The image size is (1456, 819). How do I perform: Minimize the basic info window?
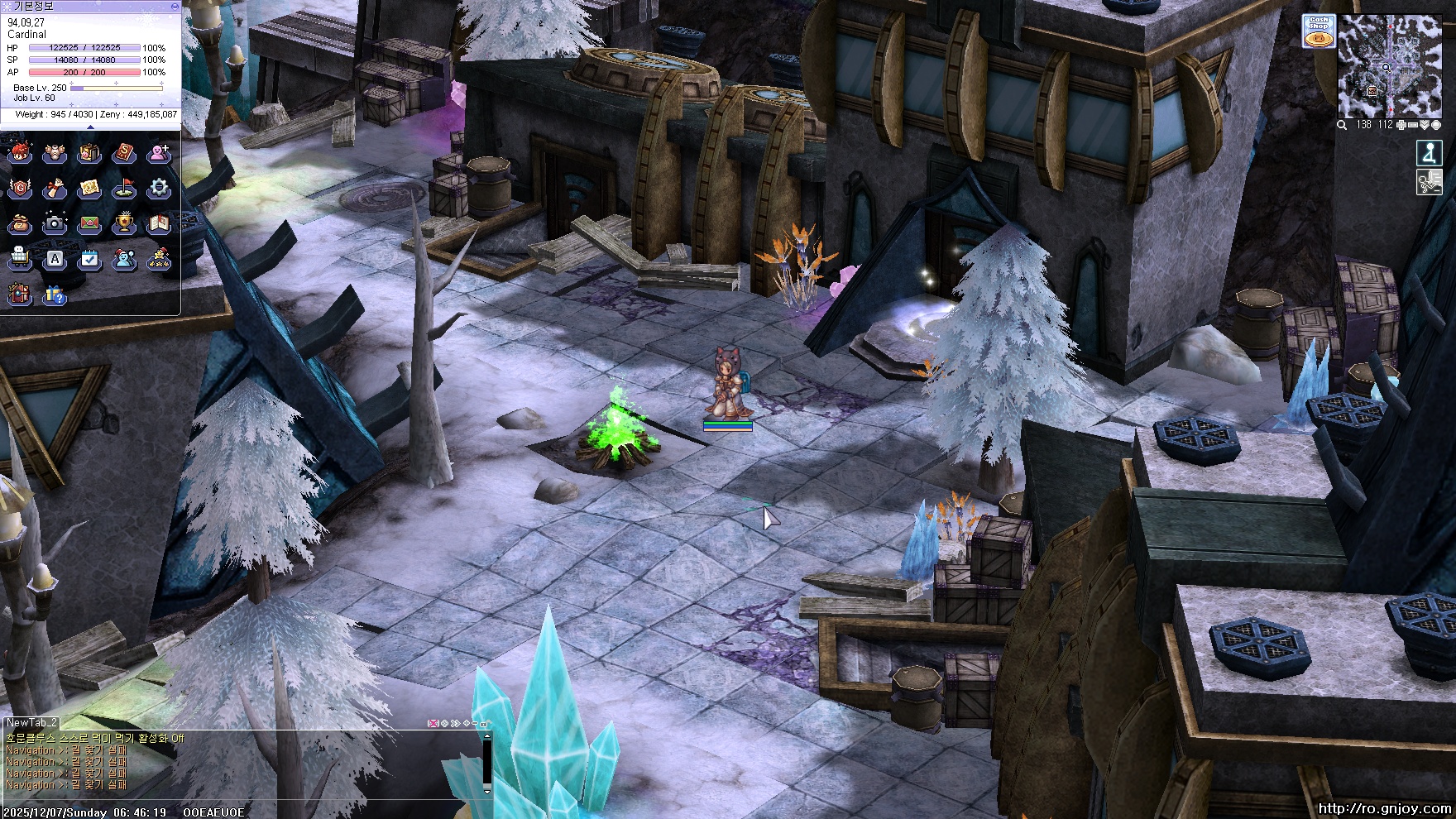175,6
